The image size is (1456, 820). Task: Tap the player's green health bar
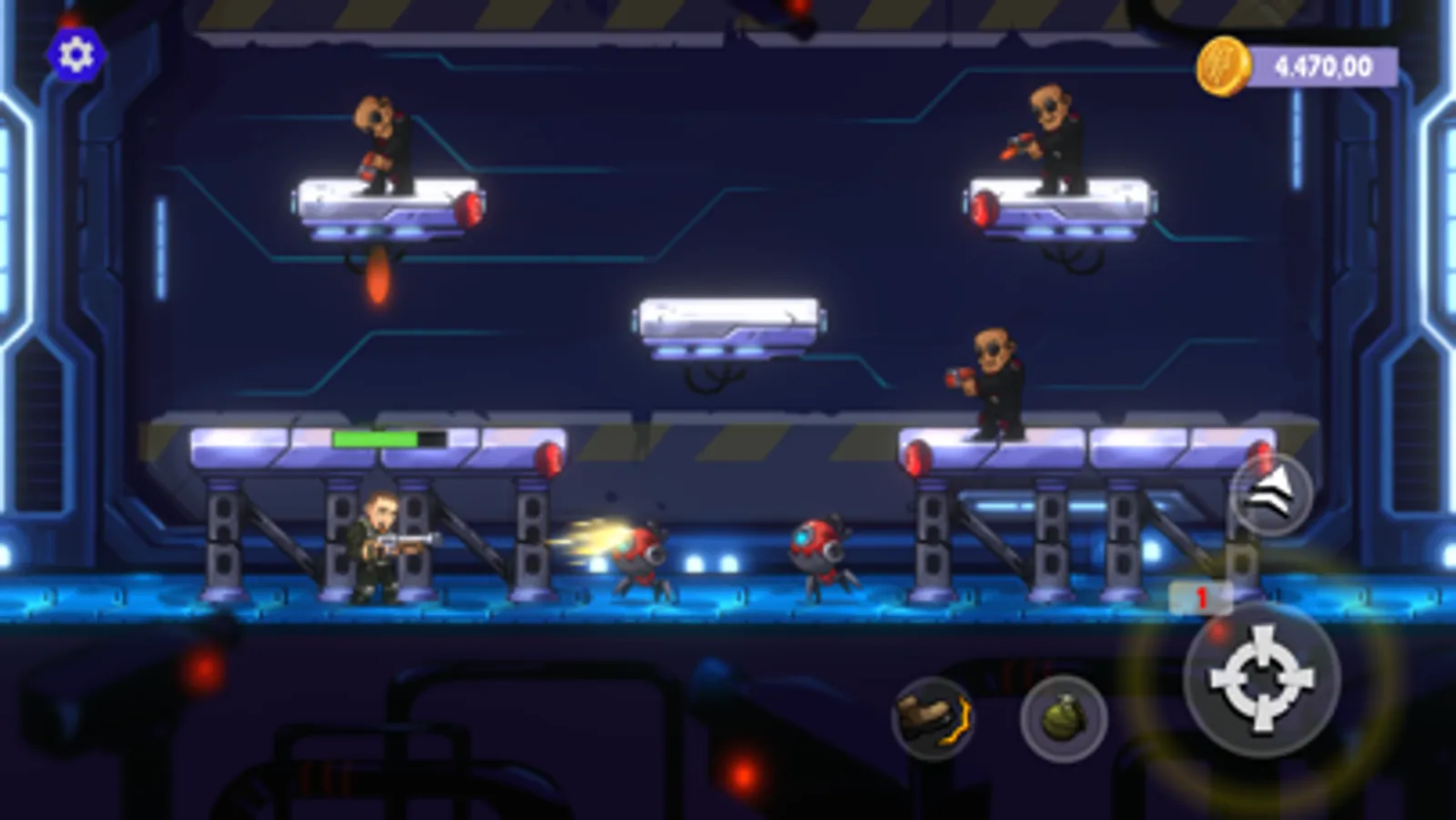coord(375,437)
